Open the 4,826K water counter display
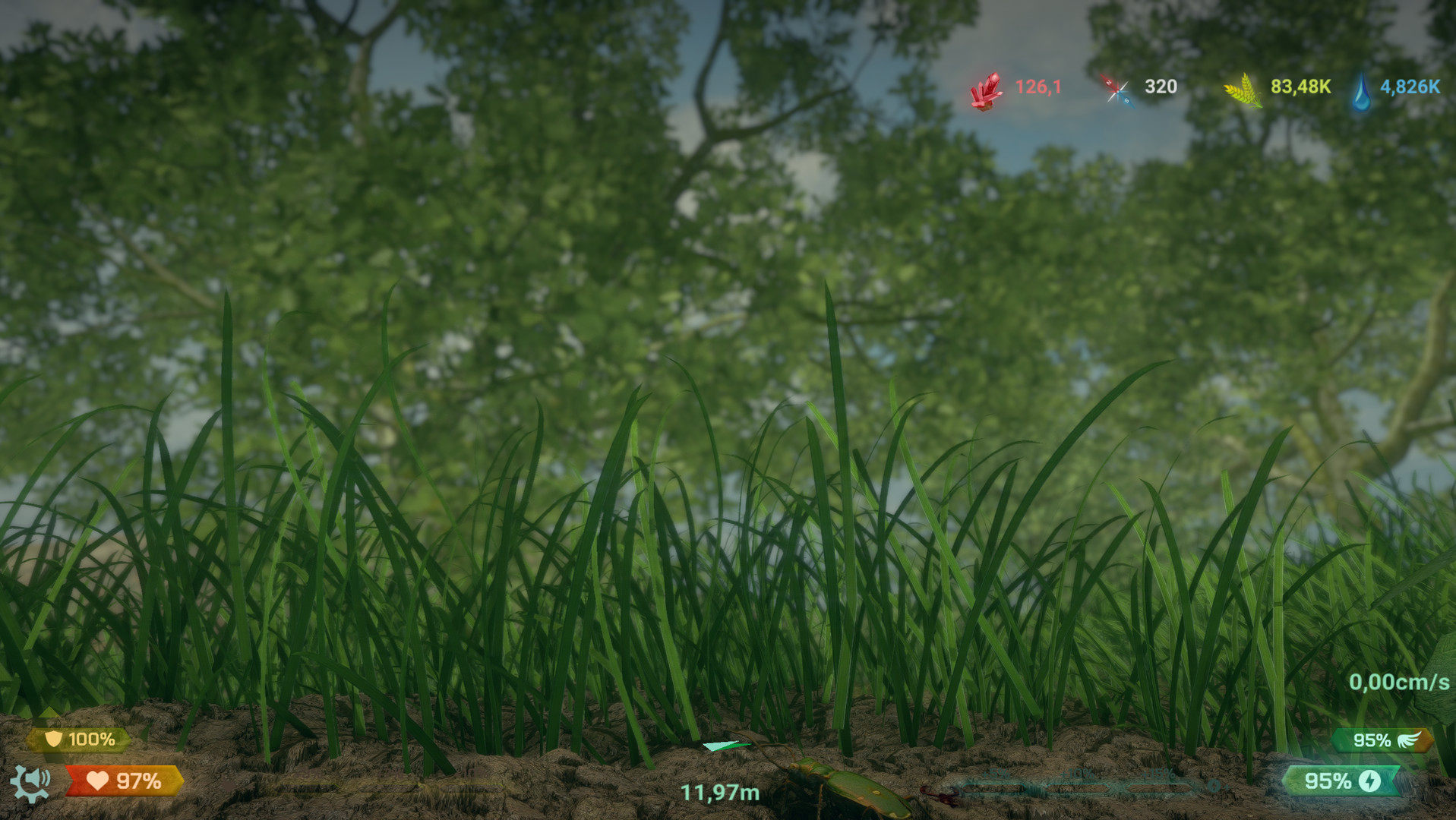Viewport: 1456px width, 820px height. tap(1410, 87)
